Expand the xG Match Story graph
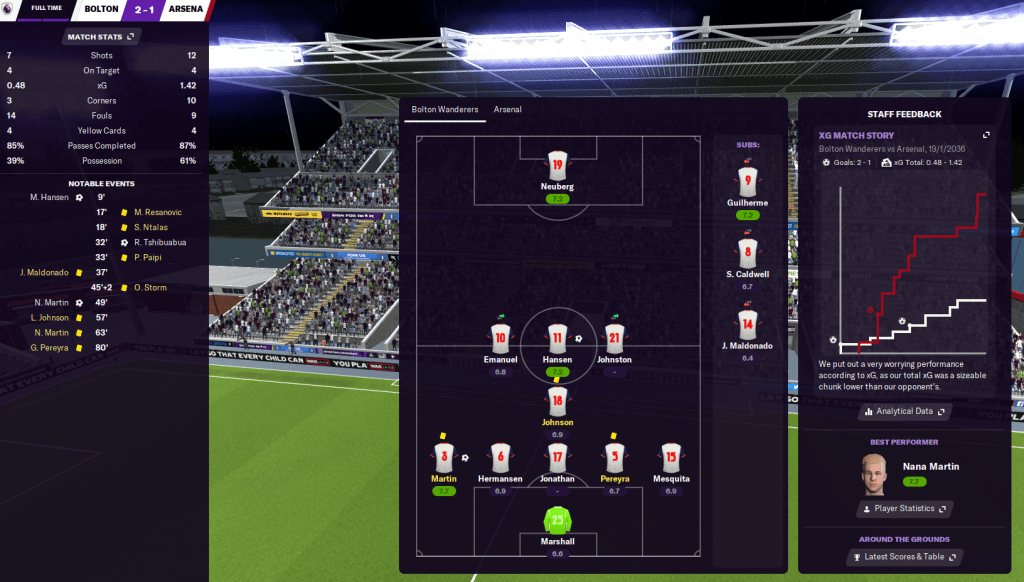The image size is (1024, 582). [986, 135]
